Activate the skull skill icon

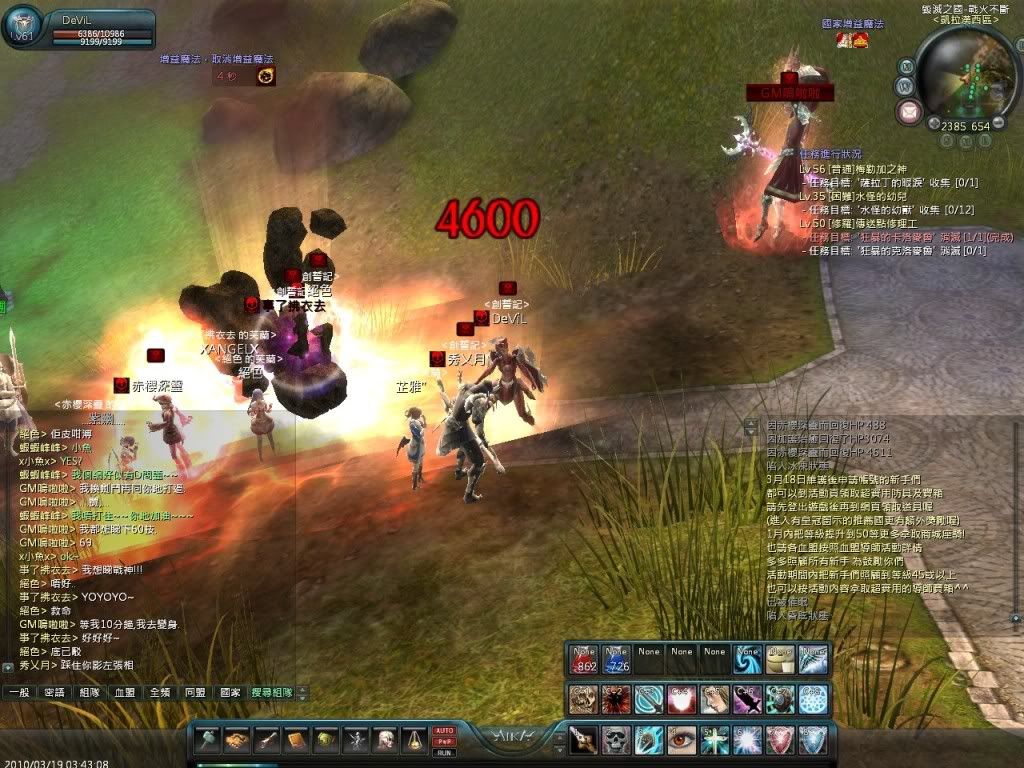tap(616, 740)
